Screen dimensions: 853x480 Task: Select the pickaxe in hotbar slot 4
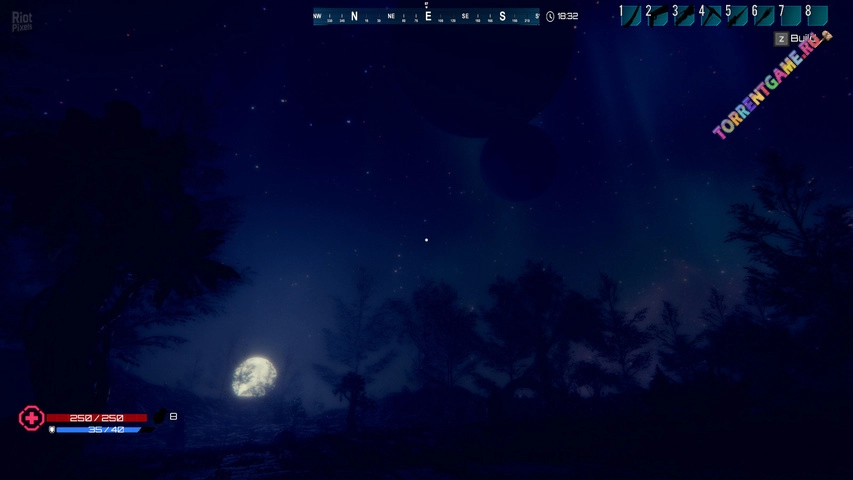(x=711, y=15)
